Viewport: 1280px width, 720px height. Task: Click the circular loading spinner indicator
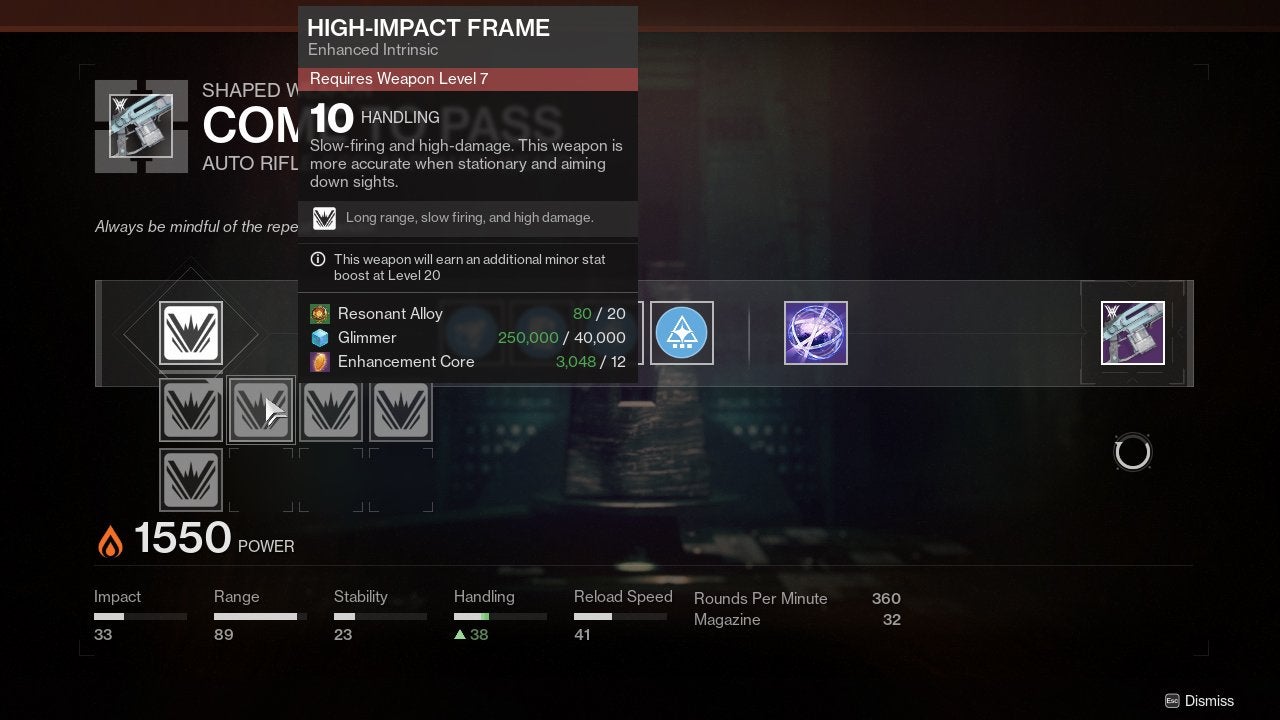point(1133,451)
